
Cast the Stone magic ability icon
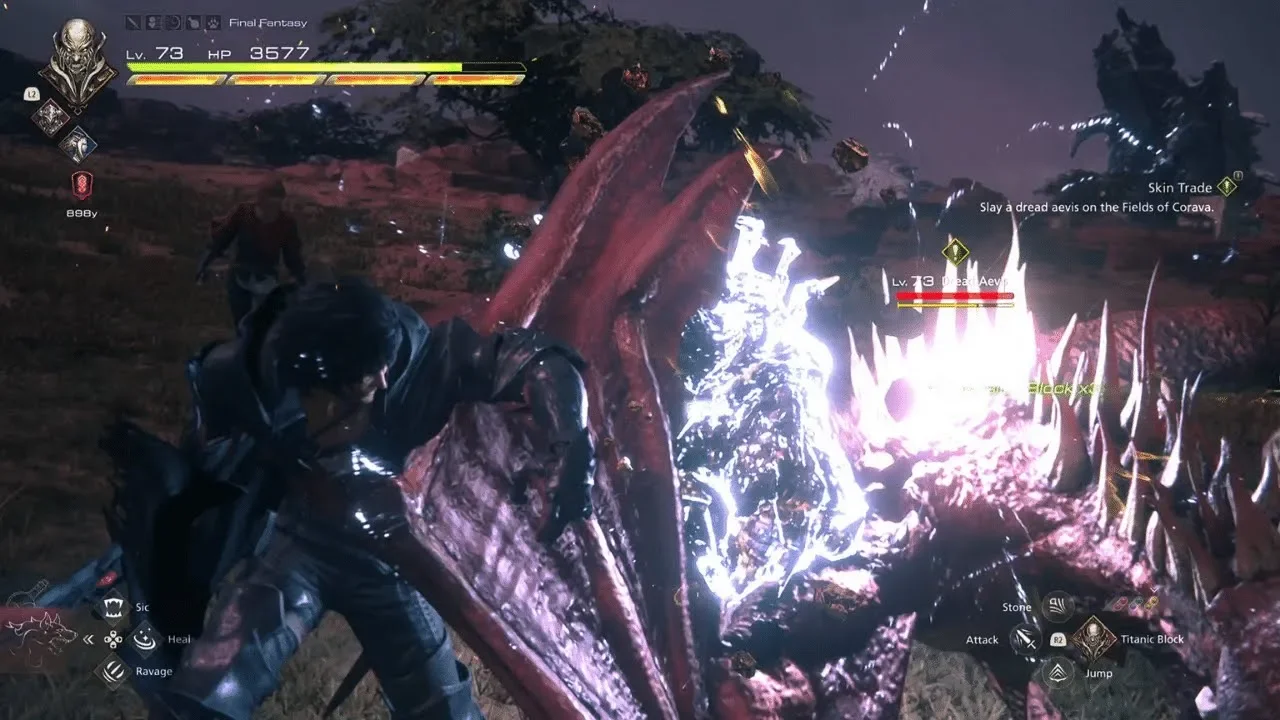[1056, 606]
